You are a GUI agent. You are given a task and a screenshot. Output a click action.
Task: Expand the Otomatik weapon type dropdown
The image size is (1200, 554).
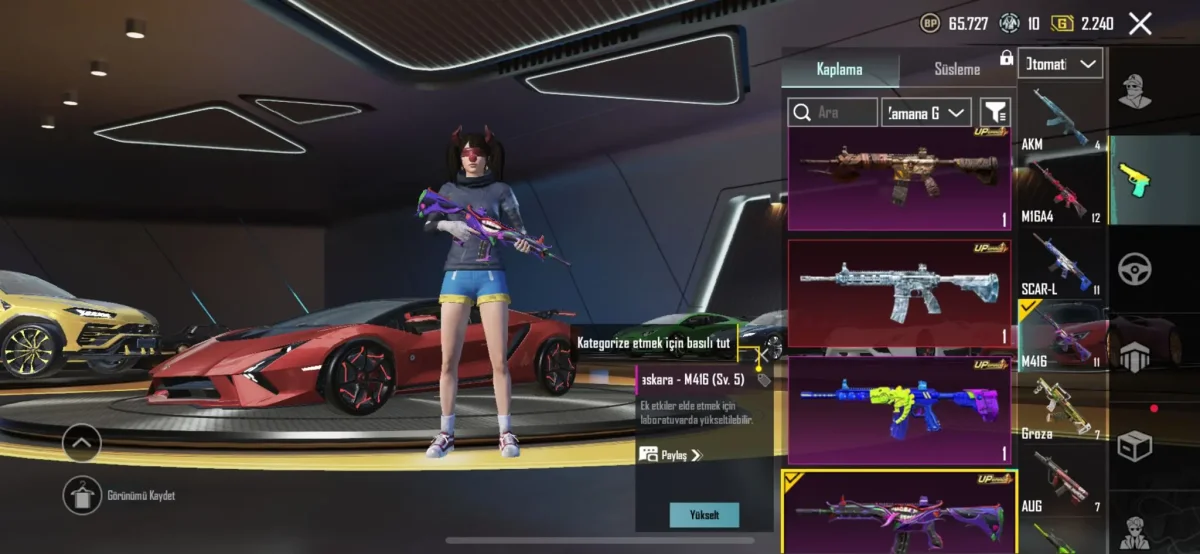[x=1060, y=64]
